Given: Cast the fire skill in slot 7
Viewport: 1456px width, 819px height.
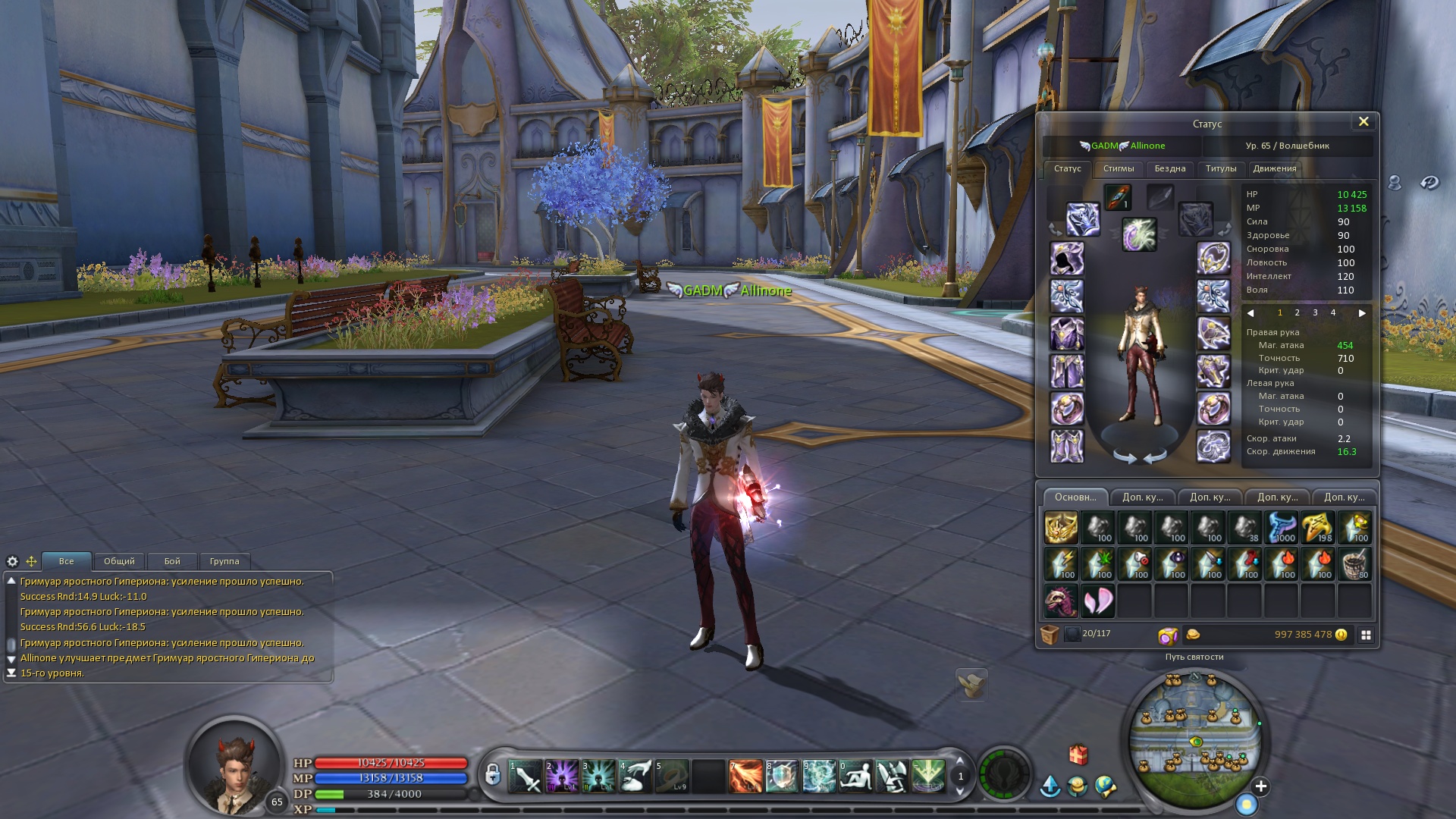Looking at the screenshot, I should [x=745, y=777].
